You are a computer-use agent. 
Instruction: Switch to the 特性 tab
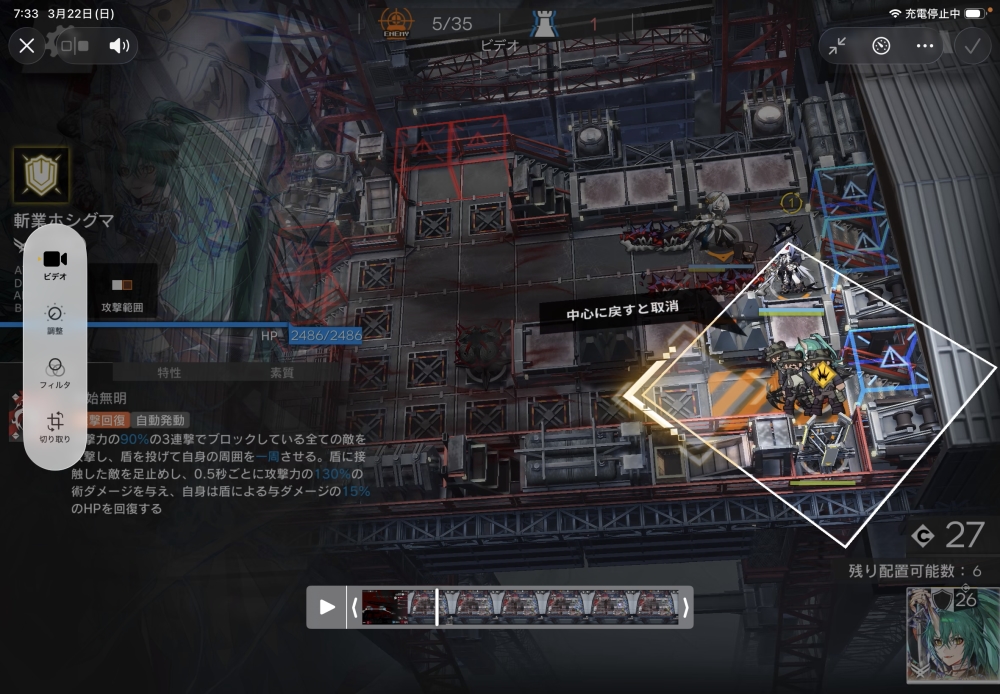coord(169,373)
